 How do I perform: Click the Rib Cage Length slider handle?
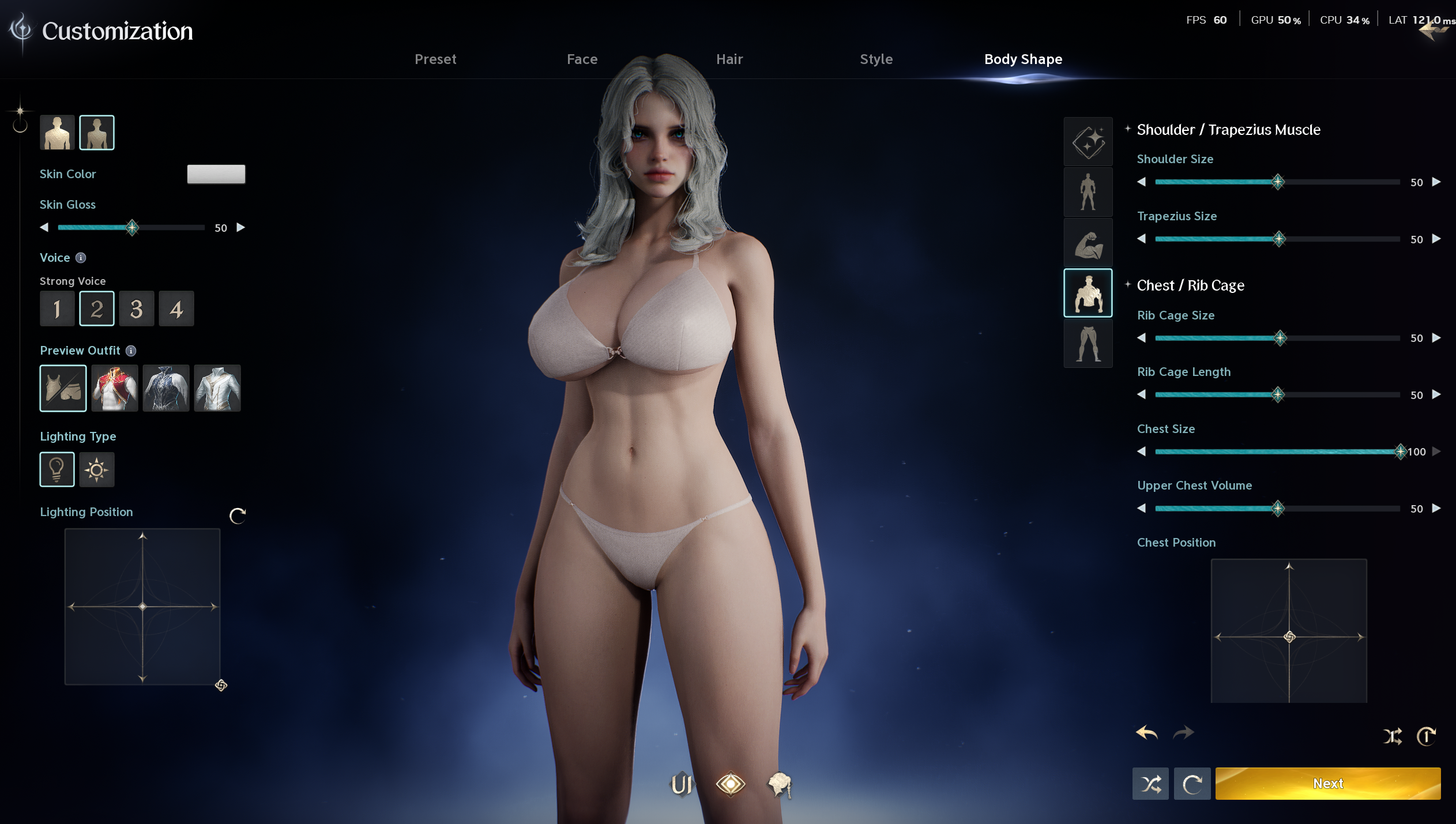pyautogui.click(x=1278, y=395)
